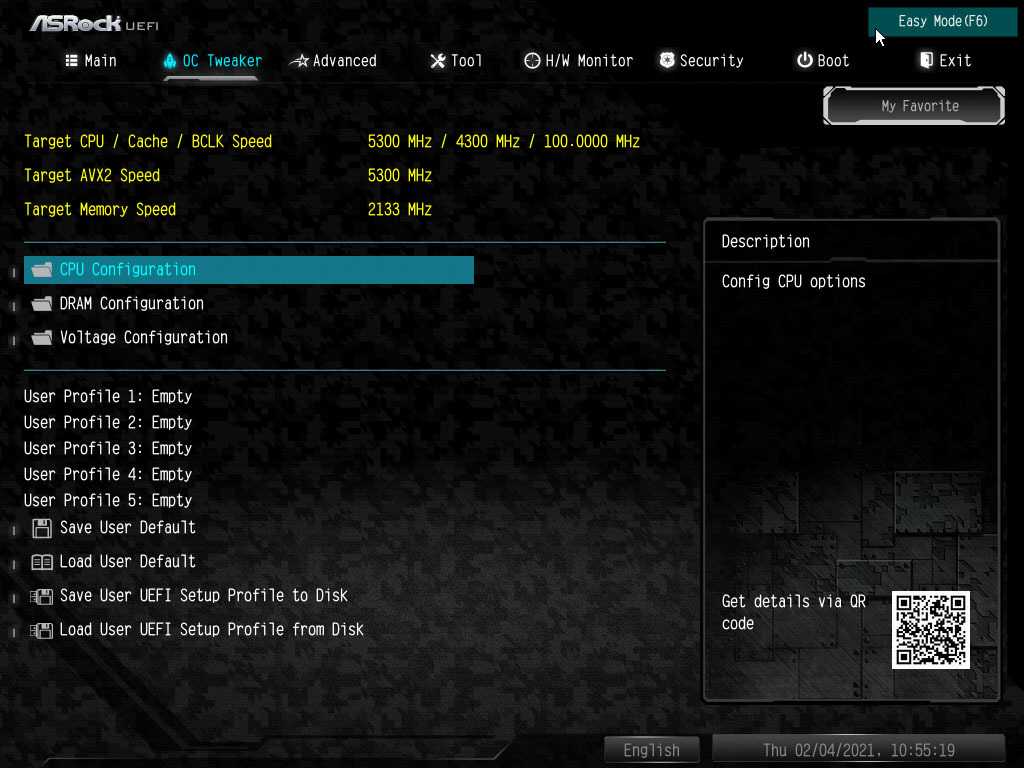The height and width of the screenshot is (768, 1024).
Task: Change the English language setting
Action: (x=651, y=750)
